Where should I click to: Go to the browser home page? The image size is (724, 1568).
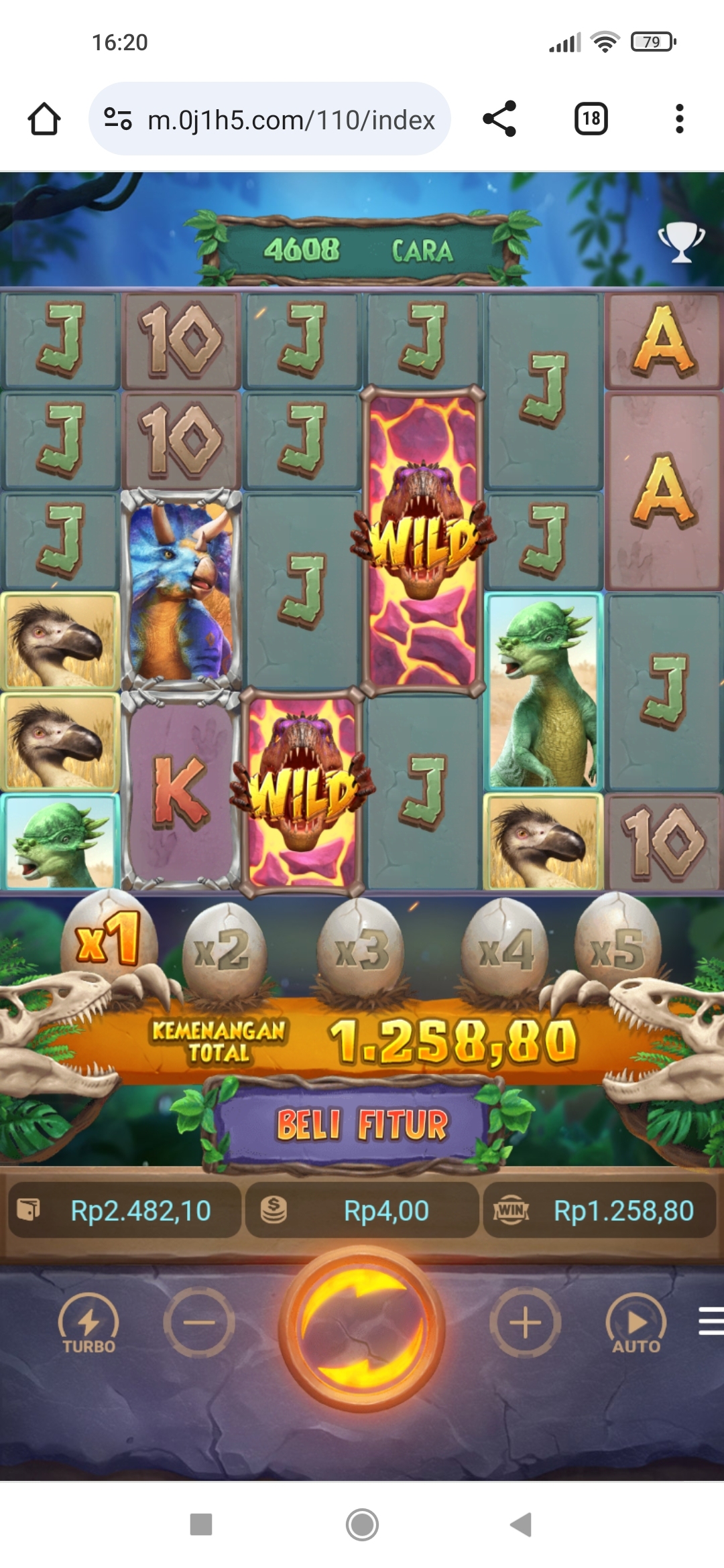pyautogui.click(x=44, y=119)
